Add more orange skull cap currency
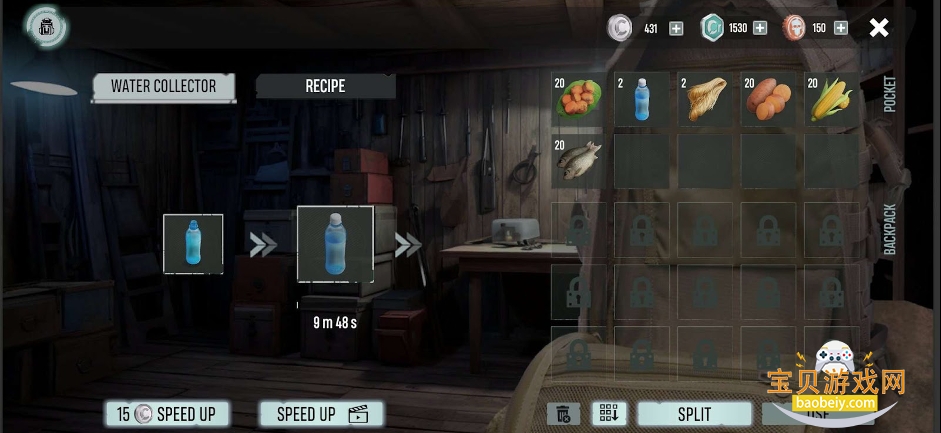The image size is (941, 433). point(840,28)
